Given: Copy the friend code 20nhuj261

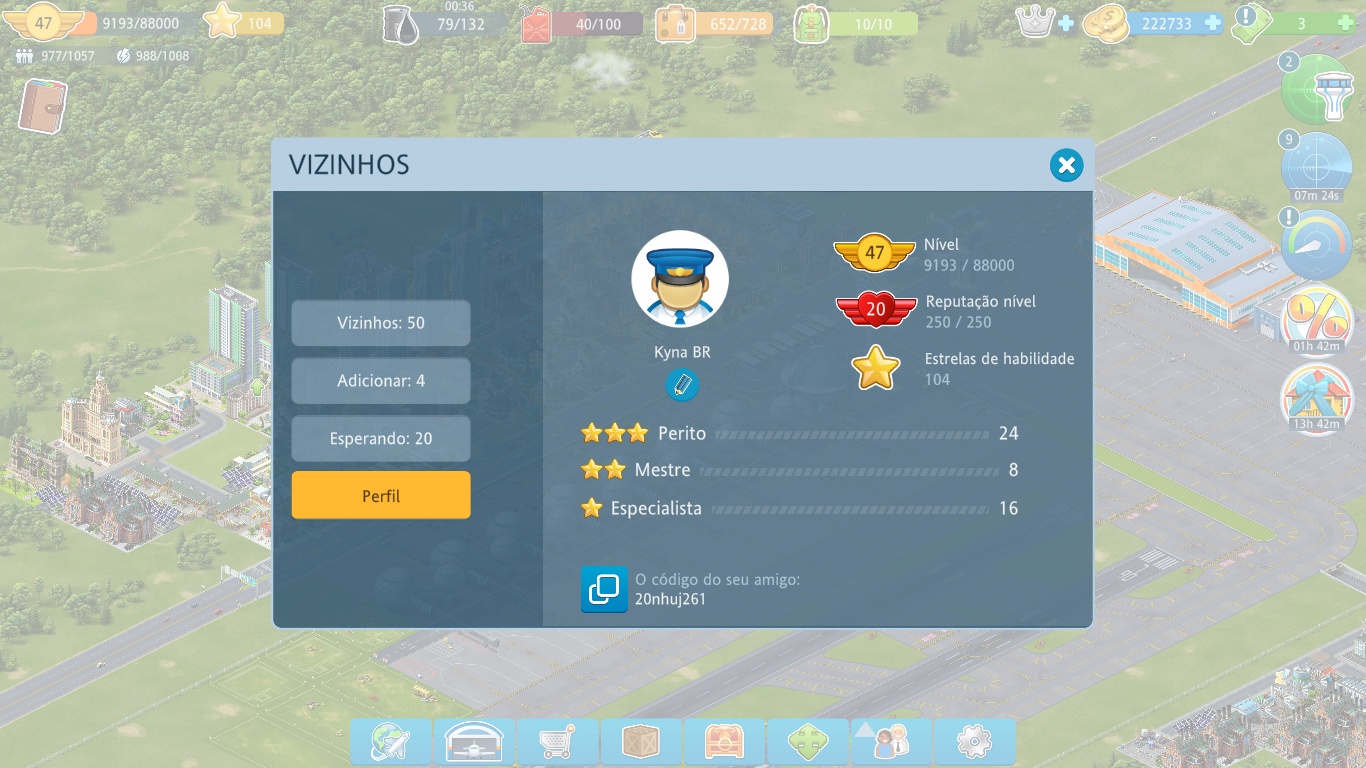Looking at the screenshot, I should pos(604,589).
